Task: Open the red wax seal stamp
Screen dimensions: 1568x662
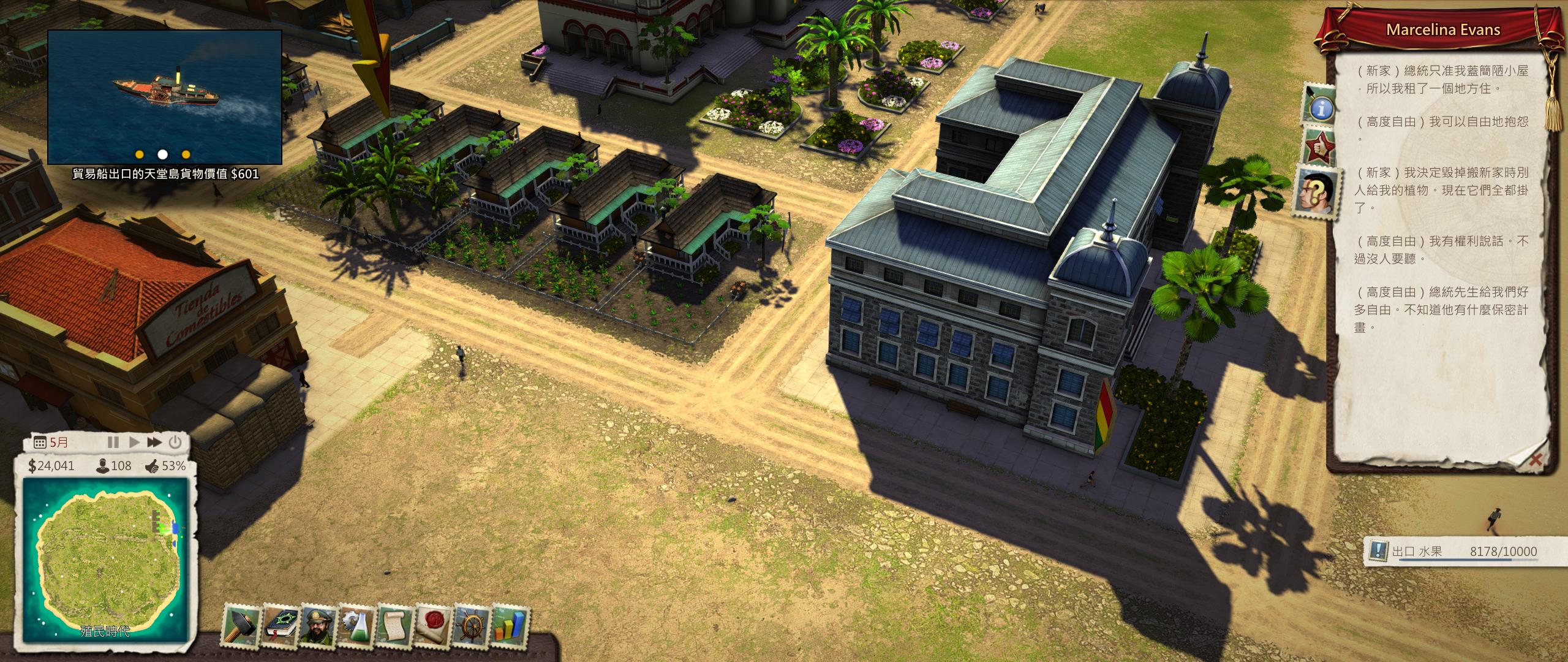Action: (434, 626)
